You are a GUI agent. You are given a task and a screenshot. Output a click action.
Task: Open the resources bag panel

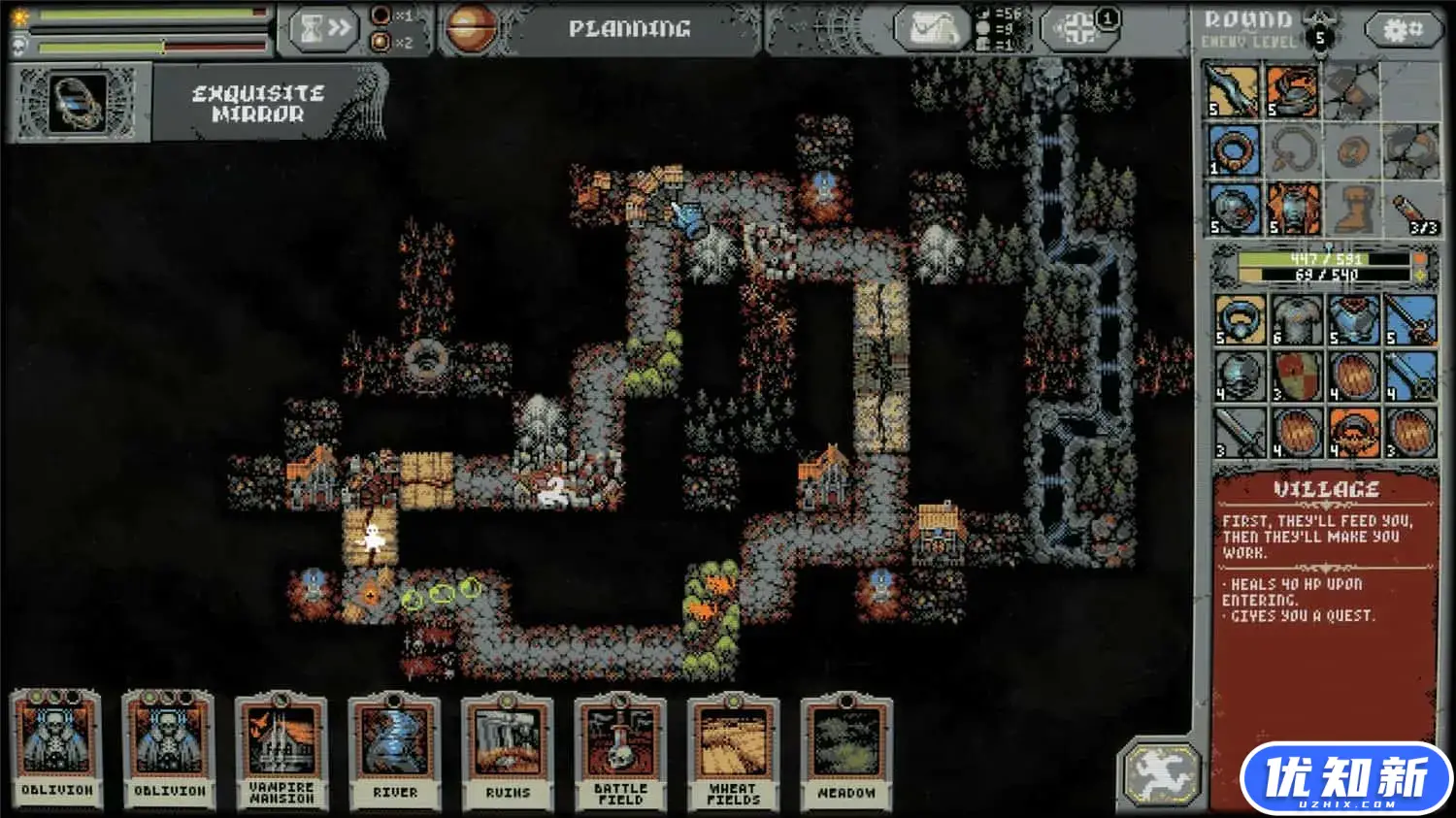coord(932,29)
